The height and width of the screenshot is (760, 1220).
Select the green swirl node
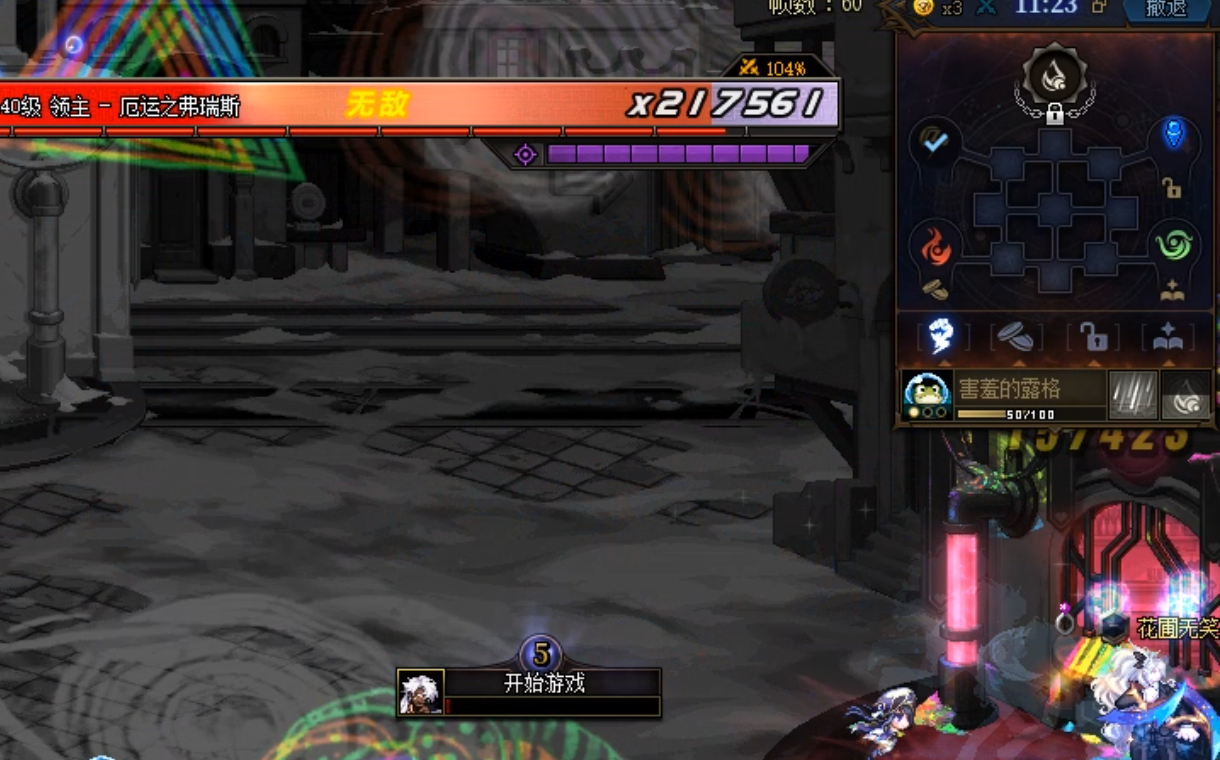(x=1173, y=244)
